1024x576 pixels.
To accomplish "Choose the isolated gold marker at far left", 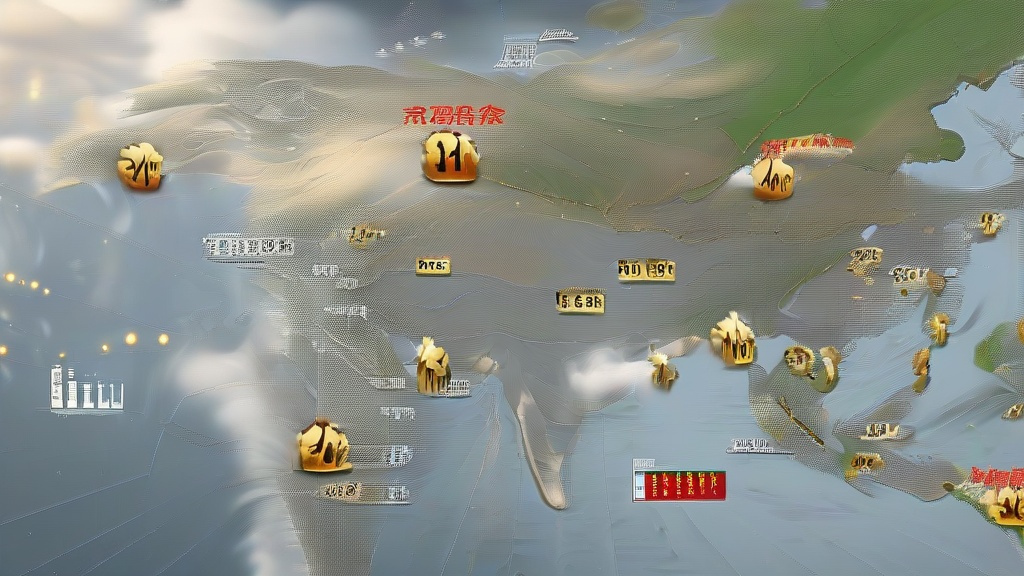I will tap(140, 166).
